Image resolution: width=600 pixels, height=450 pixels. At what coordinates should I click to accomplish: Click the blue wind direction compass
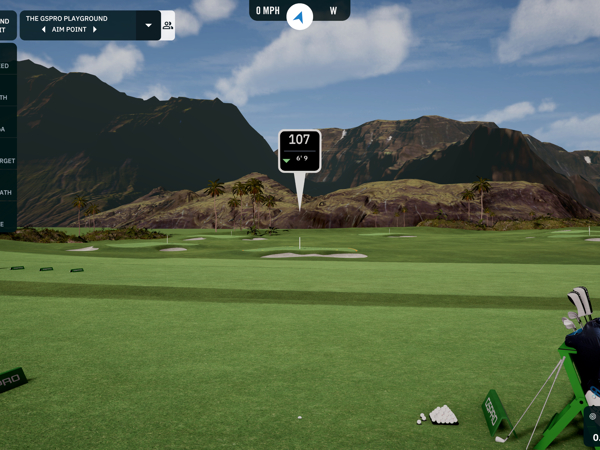299,14
